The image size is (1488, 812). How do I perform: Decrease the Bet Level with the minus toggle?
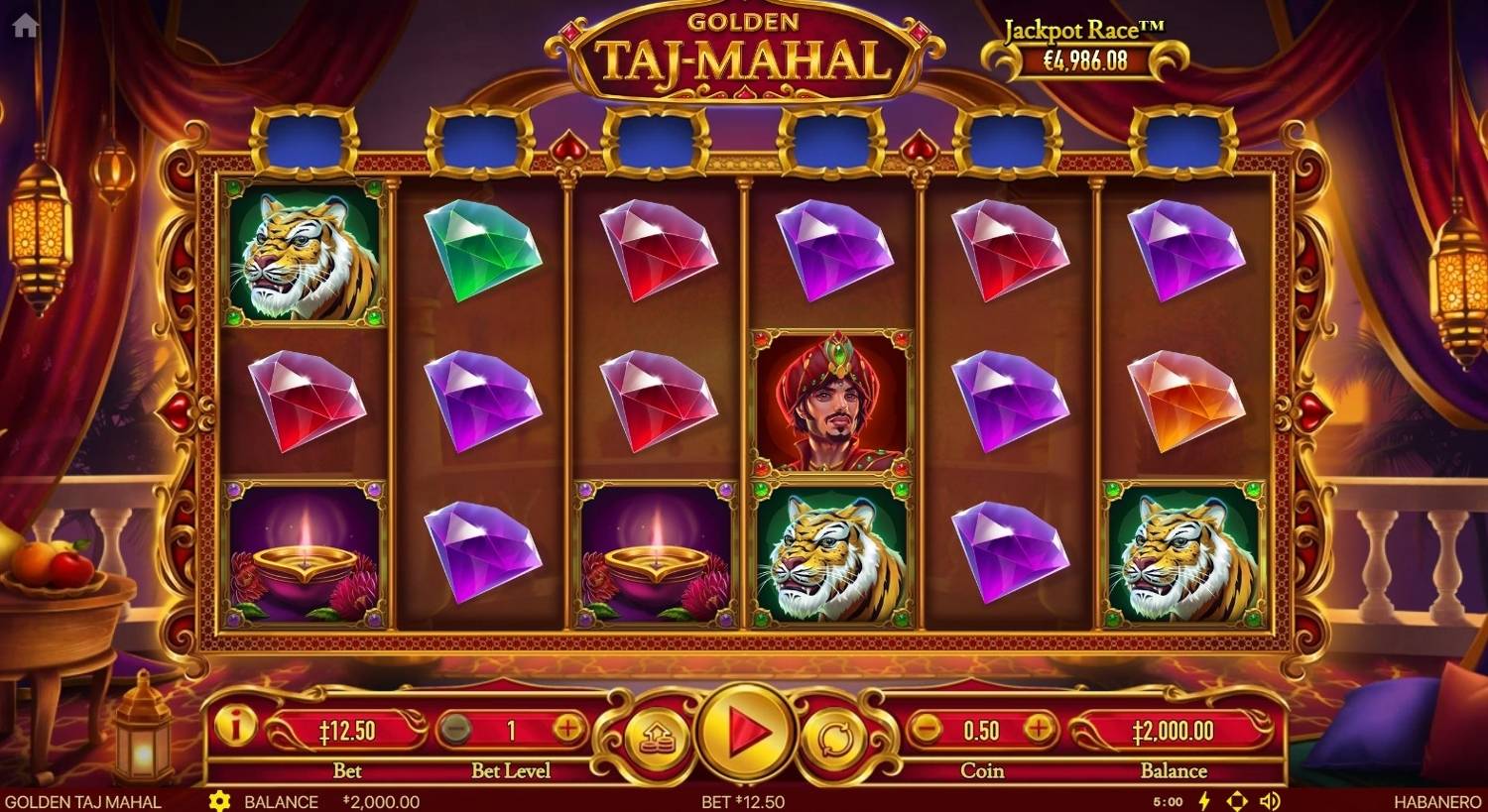456,729
